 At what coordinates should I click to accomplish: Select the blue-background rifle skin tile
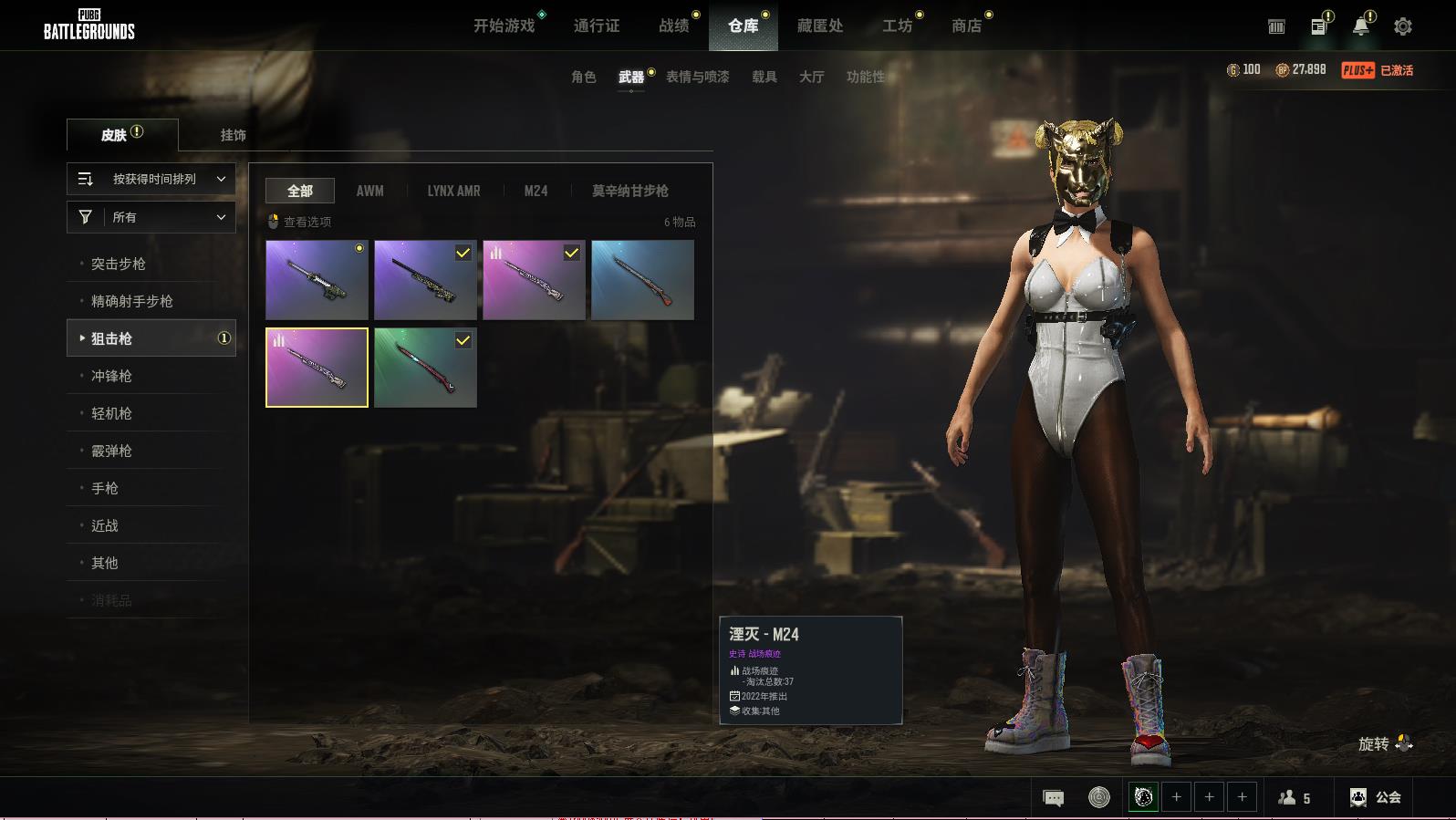coord(642,280)
